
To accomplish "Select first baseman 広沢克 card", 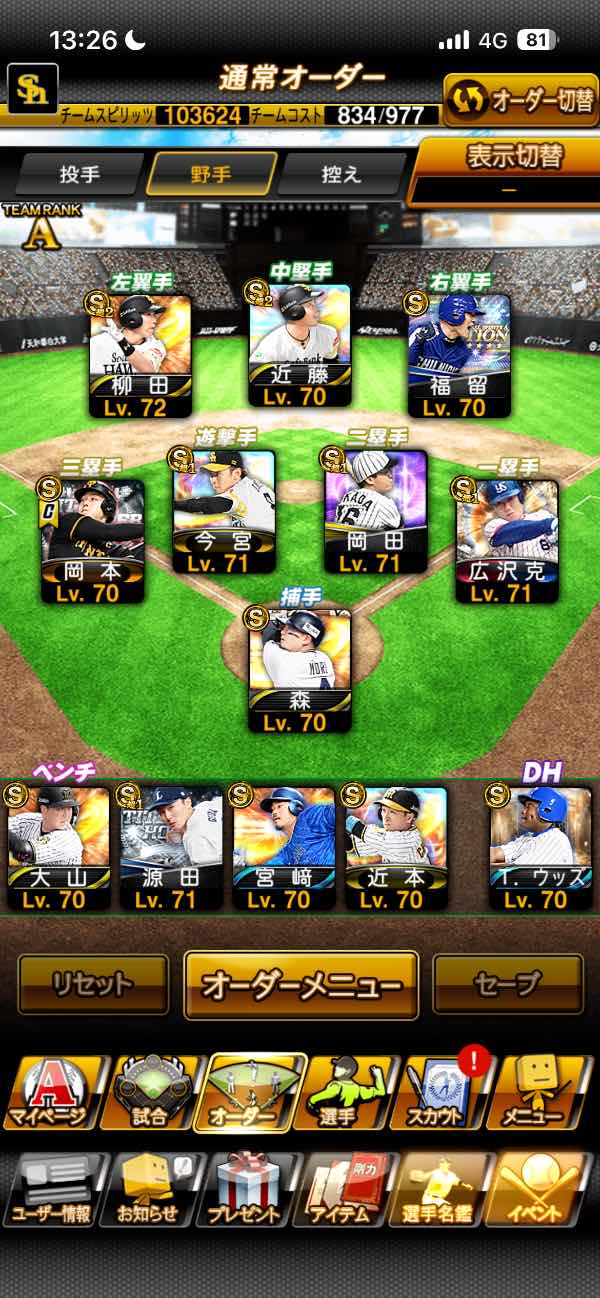I will 507,541.
